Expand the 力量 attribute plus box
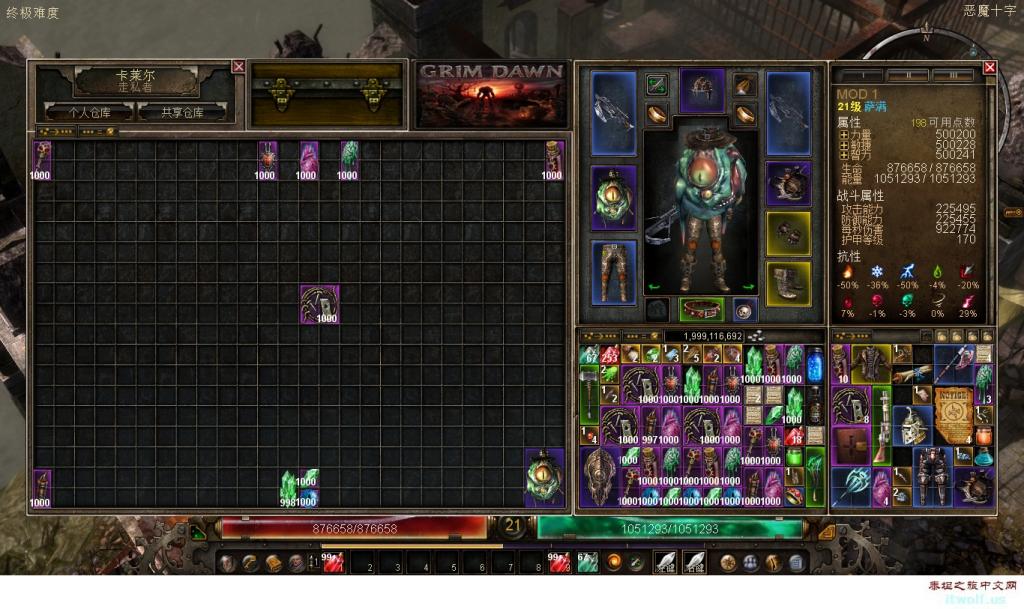This screenshot has height=609, width=1024. [843, 133]
